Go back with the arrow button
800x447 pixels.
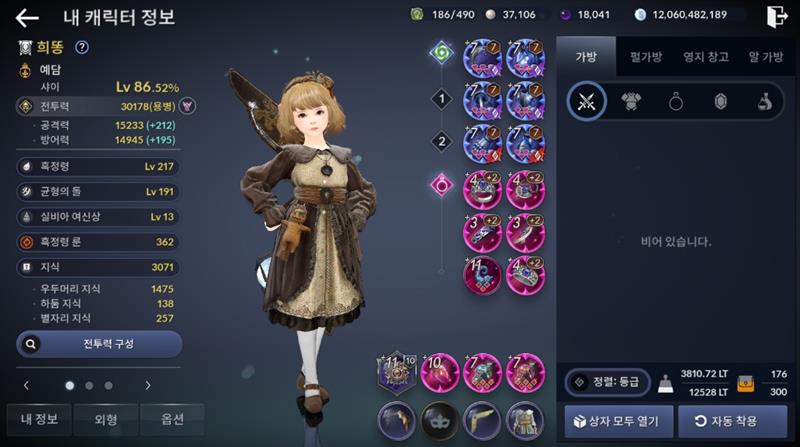coord(27,17)
